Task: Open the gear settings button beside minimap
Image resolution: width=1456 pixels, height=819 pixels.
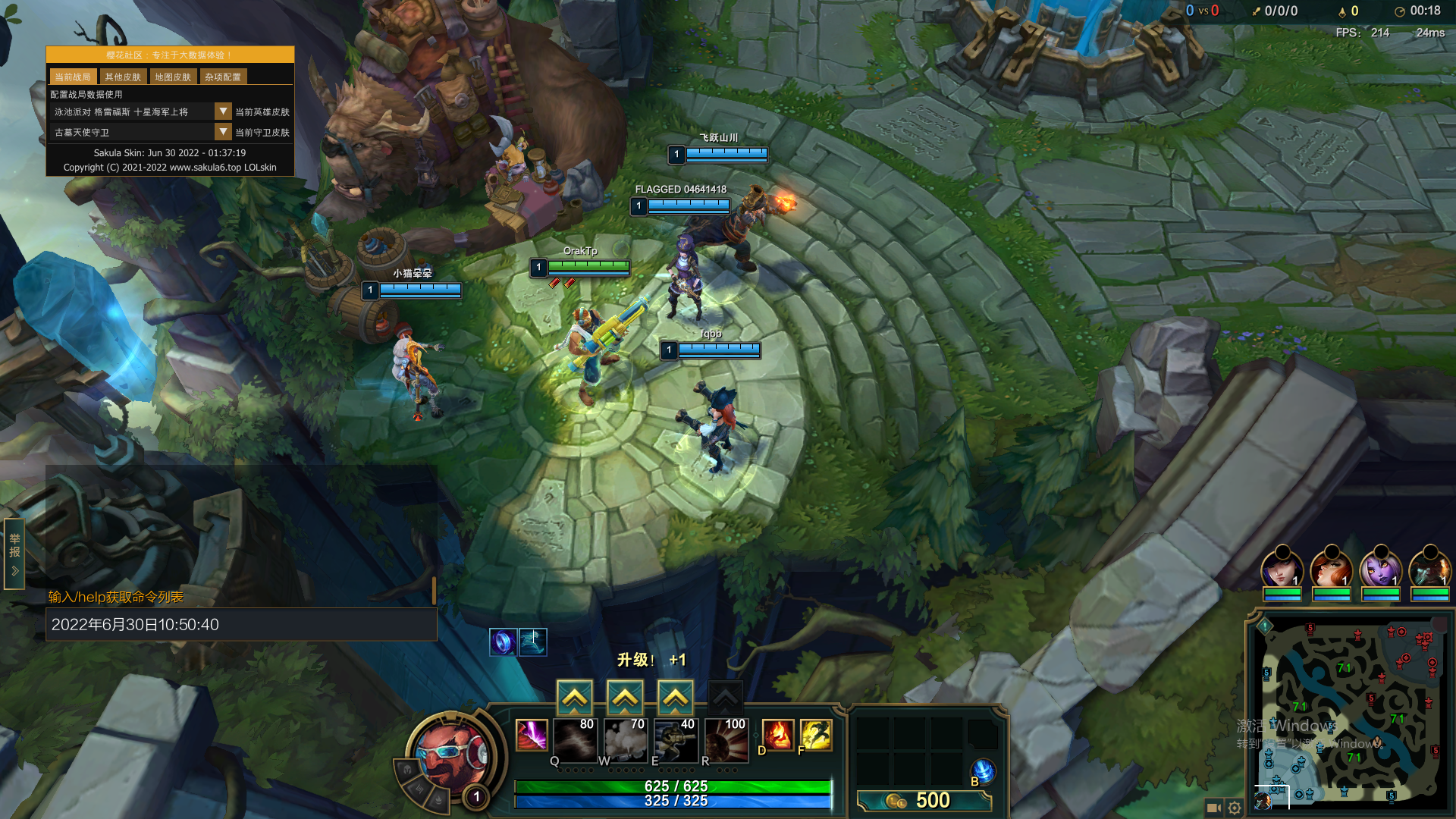Action: click(1235, 808)
